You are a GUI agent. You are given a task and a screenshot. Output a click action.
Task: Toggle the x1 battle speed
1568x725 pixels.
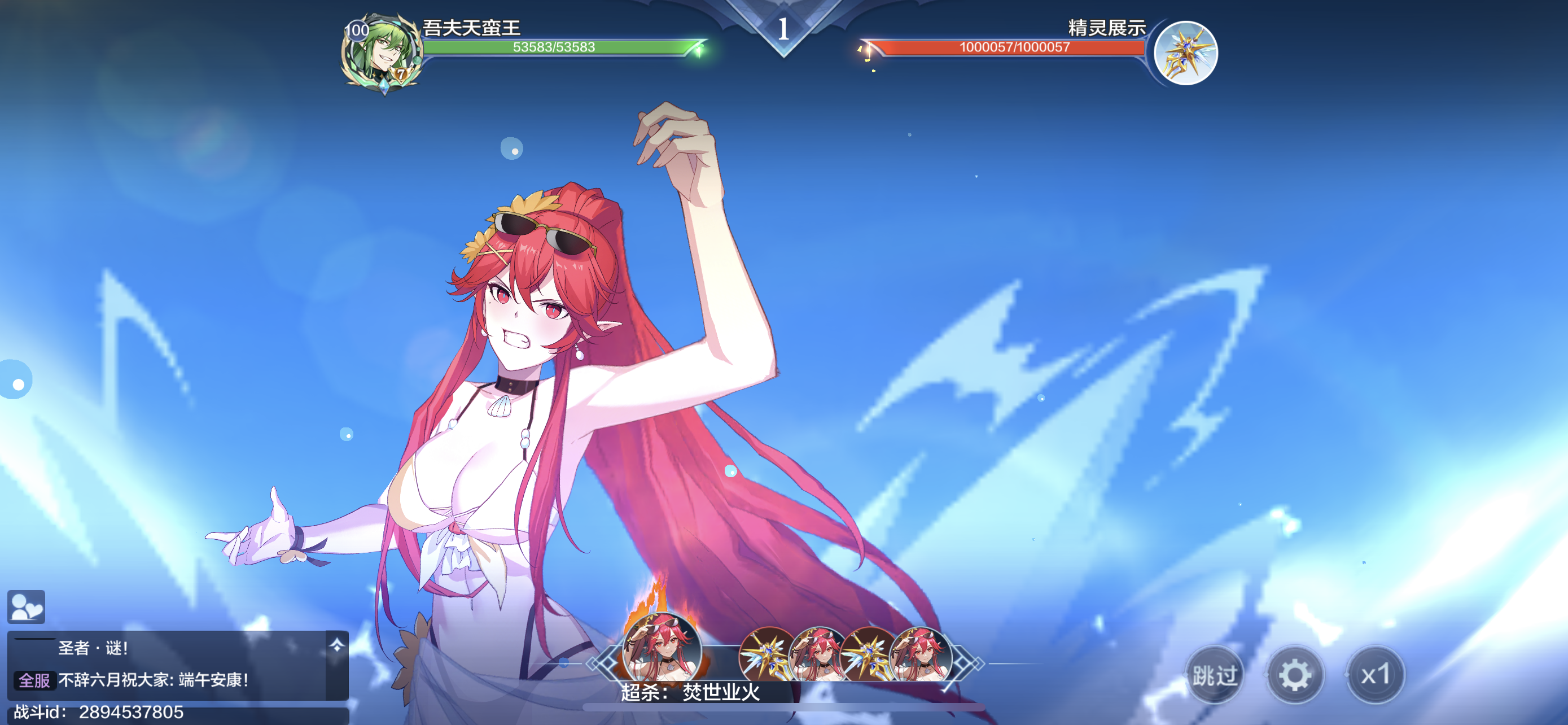click(1375, 675)
